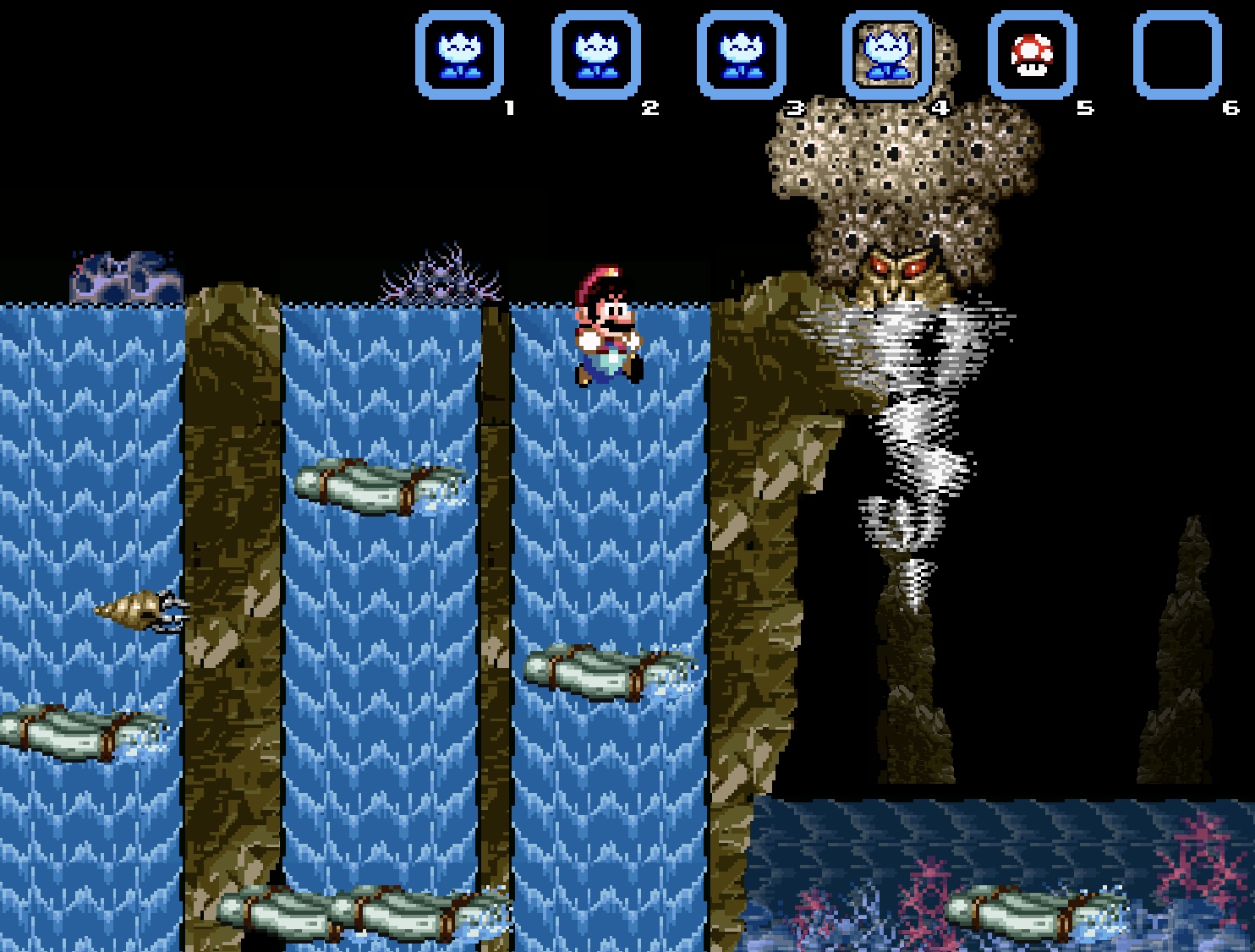Grab the red mushroom in slot 5
This screenshot has height=952, width=1255.
(x=1033, y=53)
